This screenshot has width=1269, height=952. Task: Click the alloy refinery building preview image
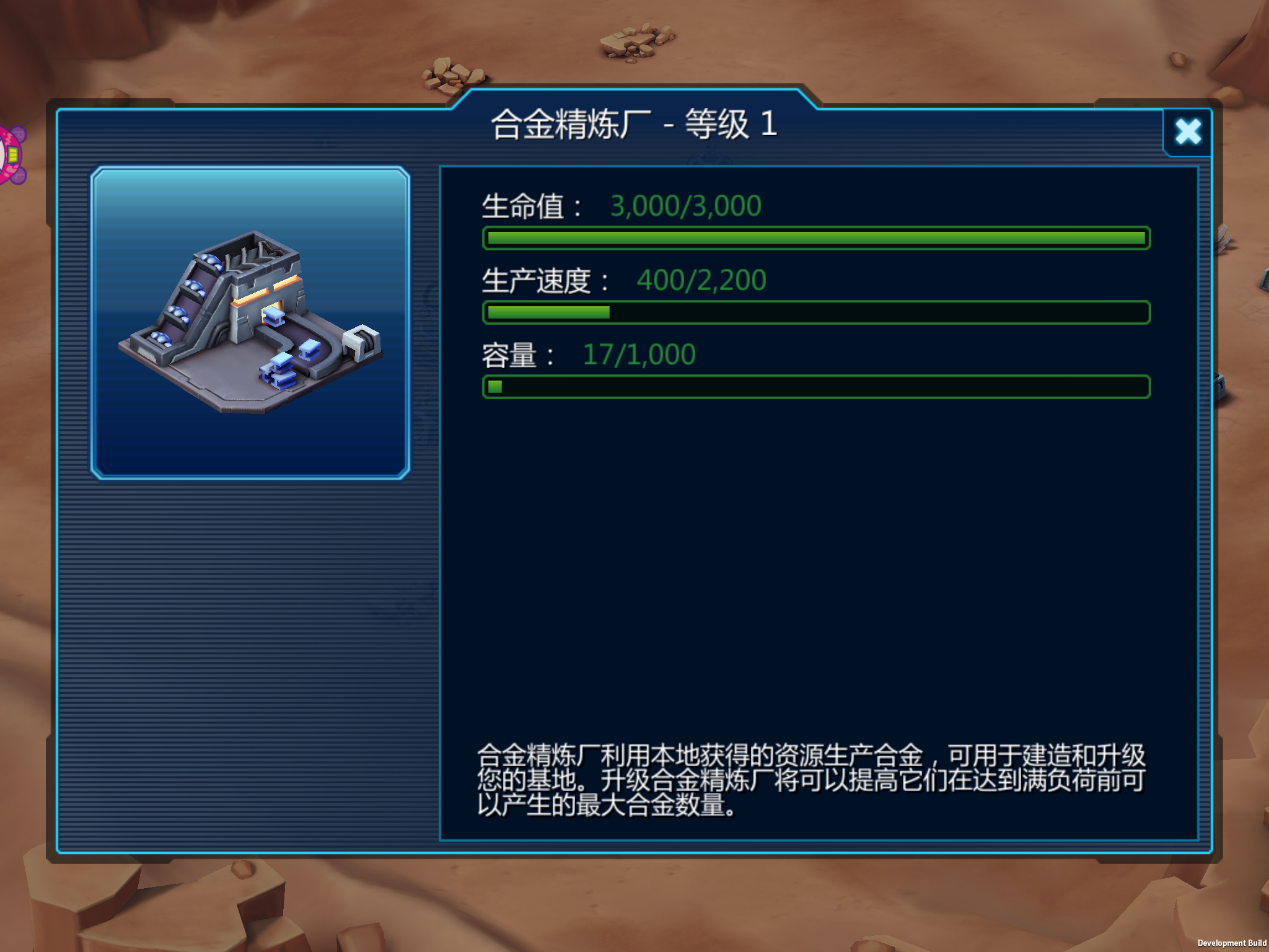250,322
